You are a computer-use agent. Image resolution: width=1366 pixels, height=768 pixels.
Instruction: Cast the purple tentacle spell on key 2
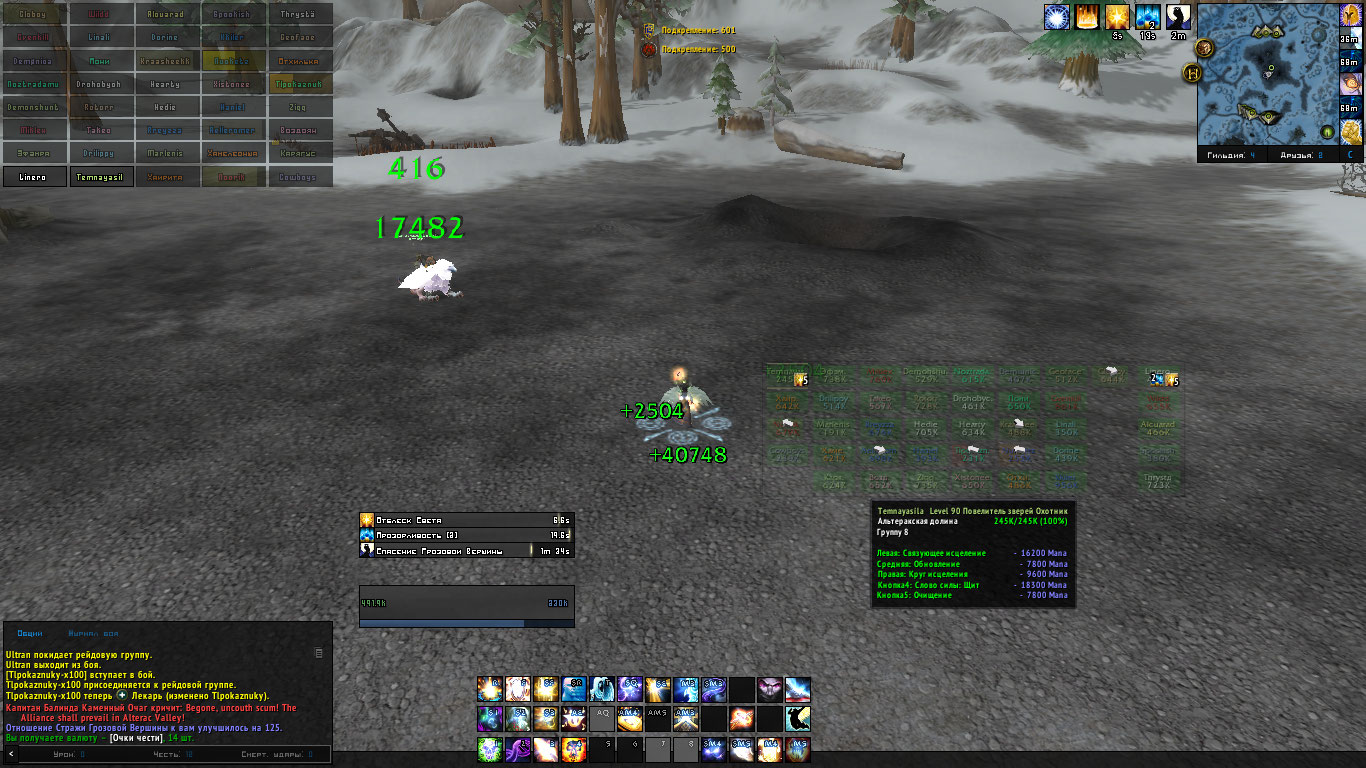pyautogui.click(x=517, y=749)
